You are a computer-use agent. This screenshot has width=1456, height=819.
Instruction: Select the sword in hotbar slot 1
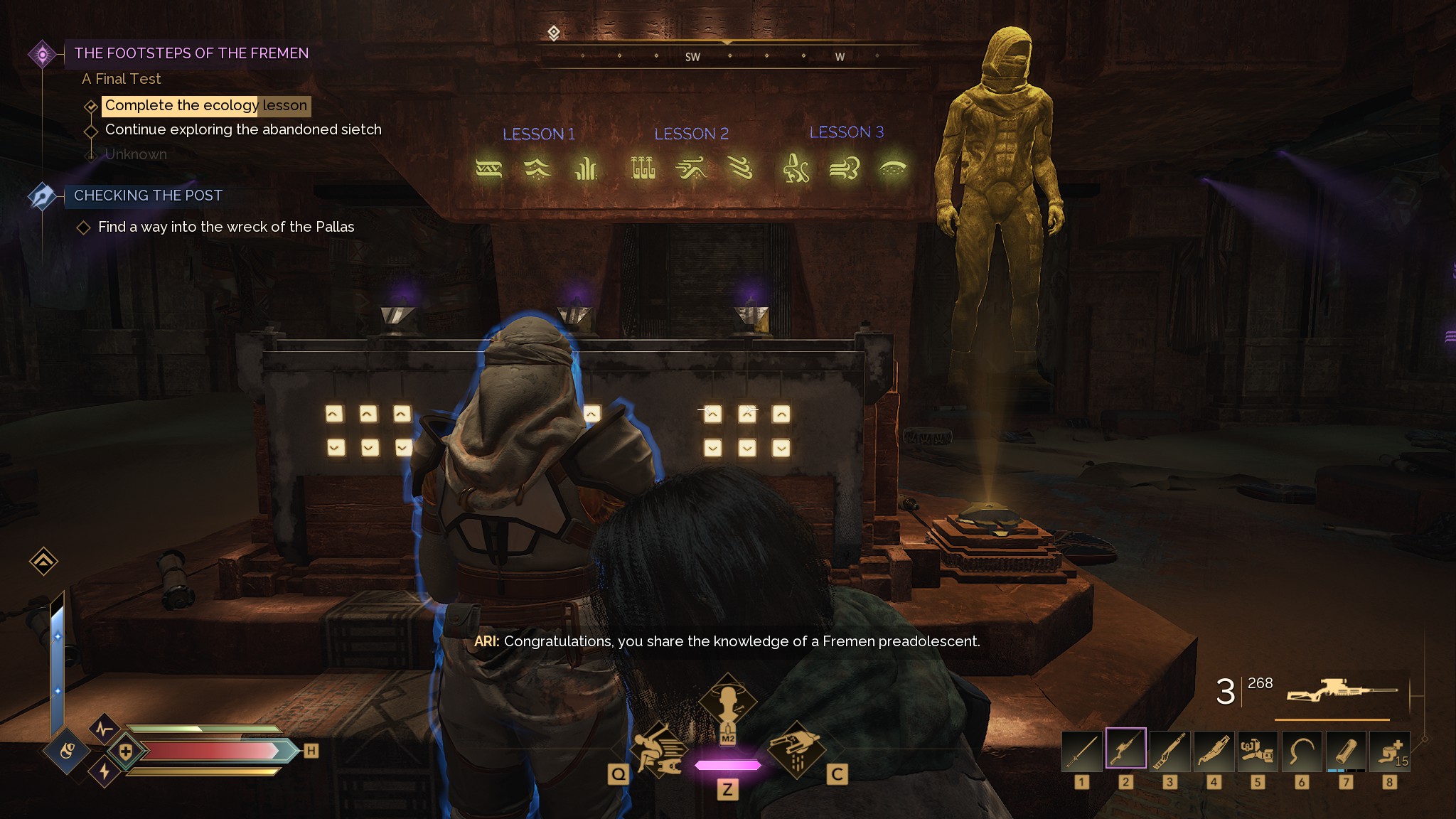tap(1081, 751)
